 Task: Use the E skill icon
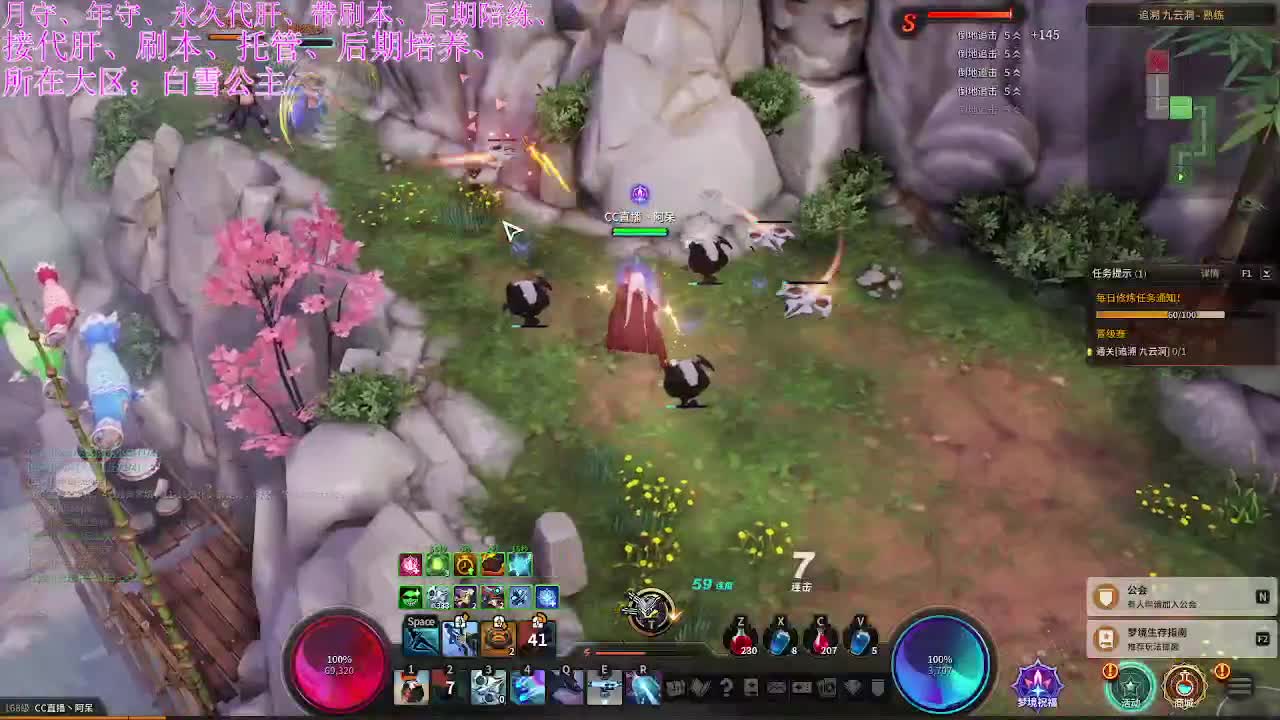(x=605, y=690)
